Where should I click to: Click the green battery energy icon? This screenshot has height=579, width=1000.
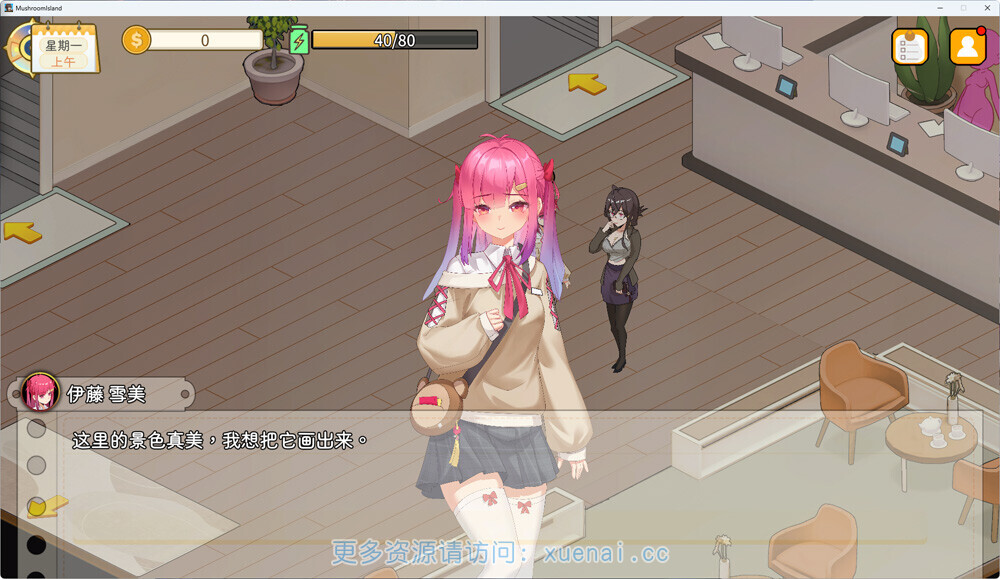pos(298,40)
